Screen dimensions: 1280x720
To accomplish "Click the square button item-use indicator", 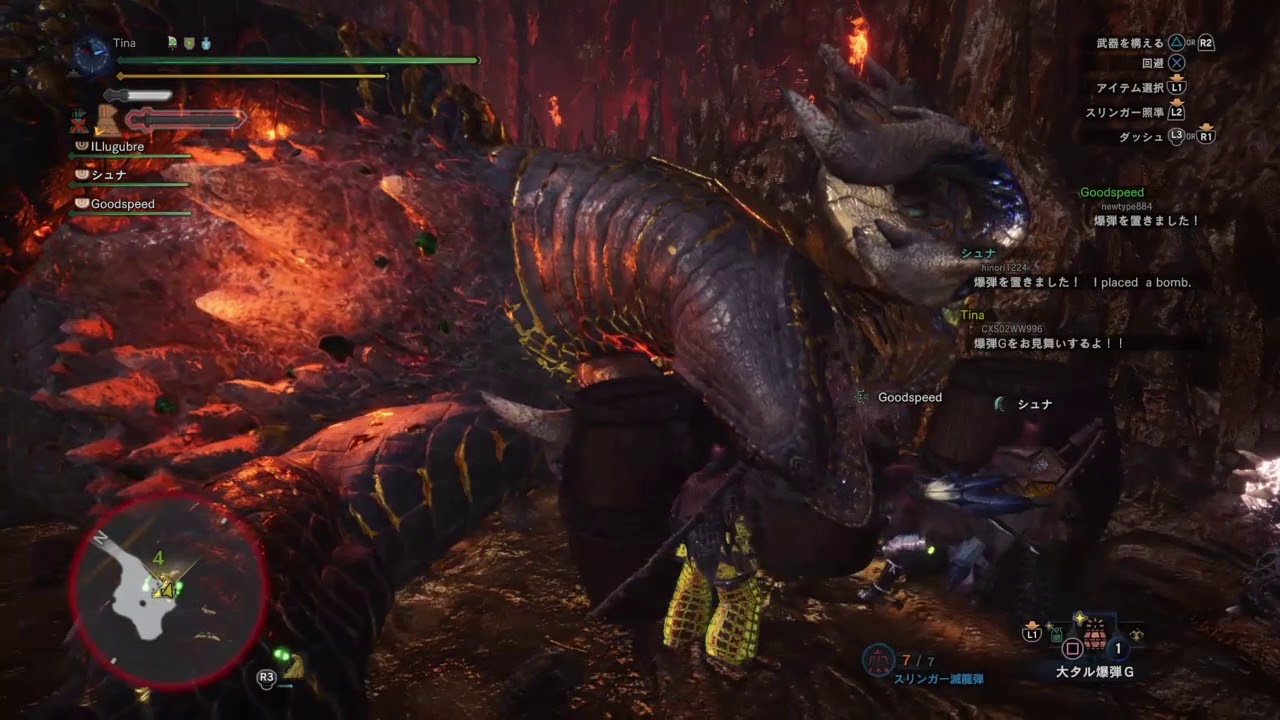I will pyautogui.click(x=1072, y=646).
